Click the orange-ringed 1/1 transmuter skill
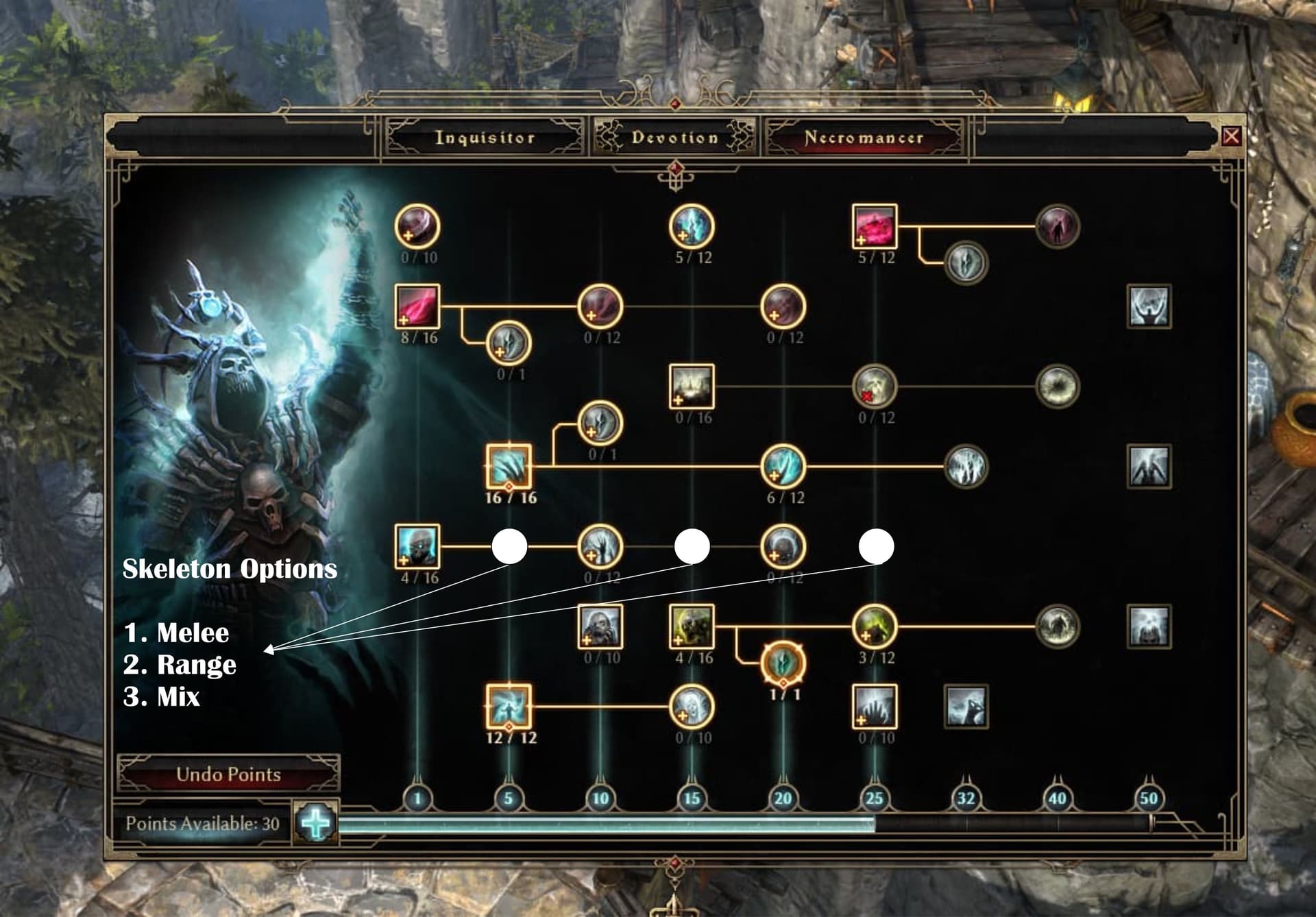1316x917 pixels. 783,663
